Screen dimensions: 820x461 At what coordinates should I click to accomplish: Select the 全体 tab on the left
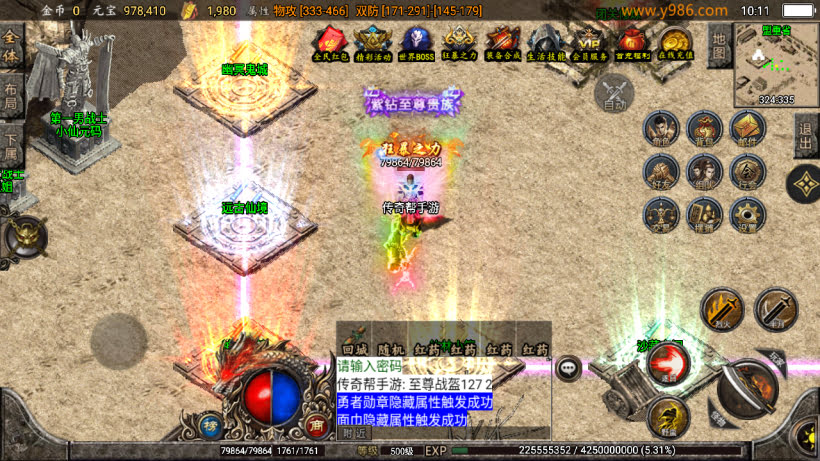[x=11, y=46]
